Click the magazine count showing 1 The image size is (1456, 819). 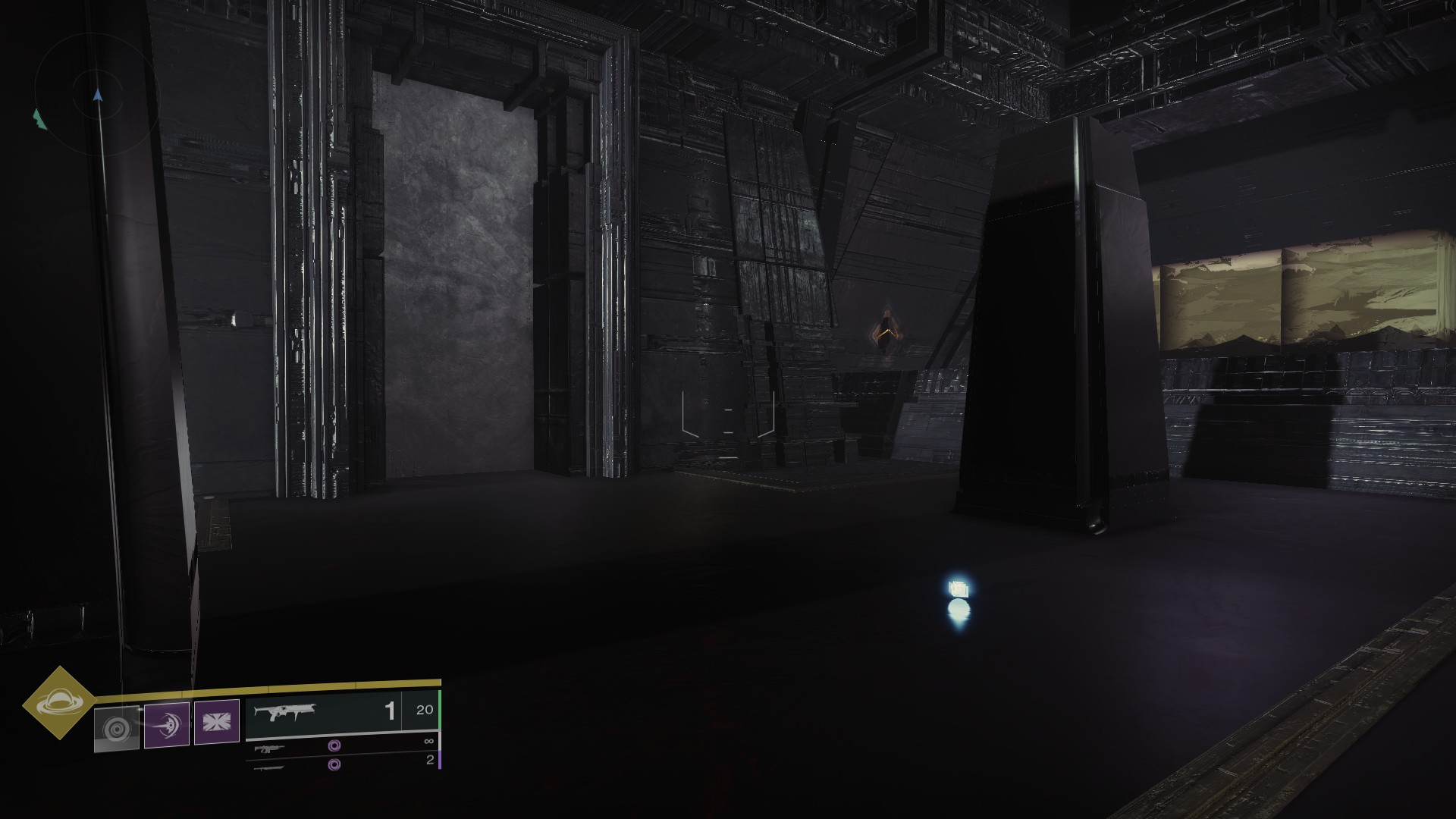(390, 711)
